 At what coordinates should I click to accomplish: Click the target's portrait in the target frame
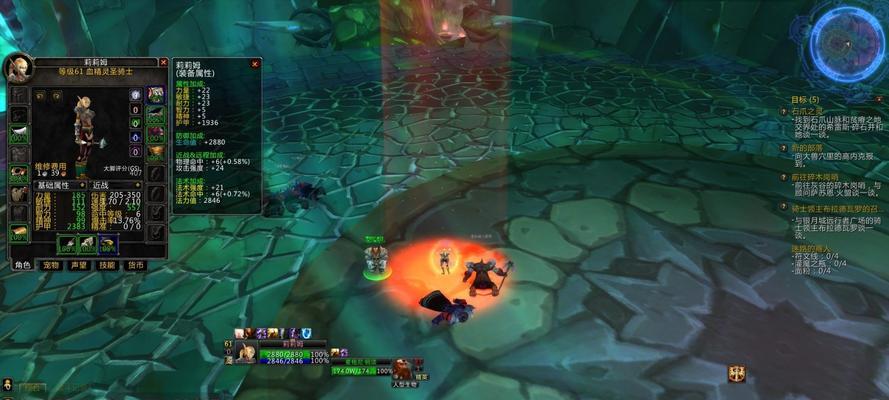(x=402, y=367)
